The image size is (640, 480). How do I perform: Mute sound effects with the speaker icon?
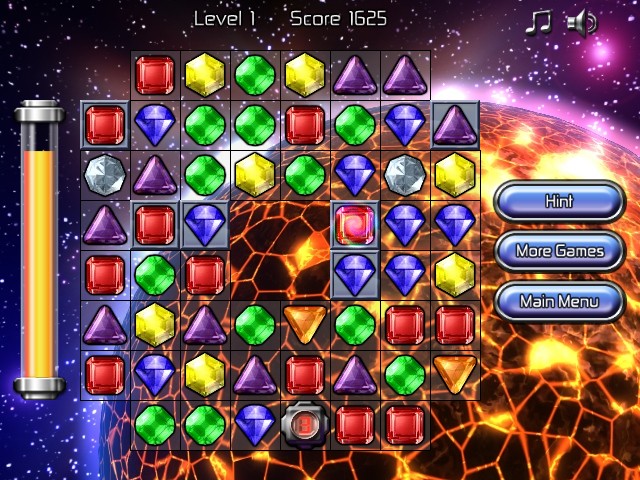(581, 22)
